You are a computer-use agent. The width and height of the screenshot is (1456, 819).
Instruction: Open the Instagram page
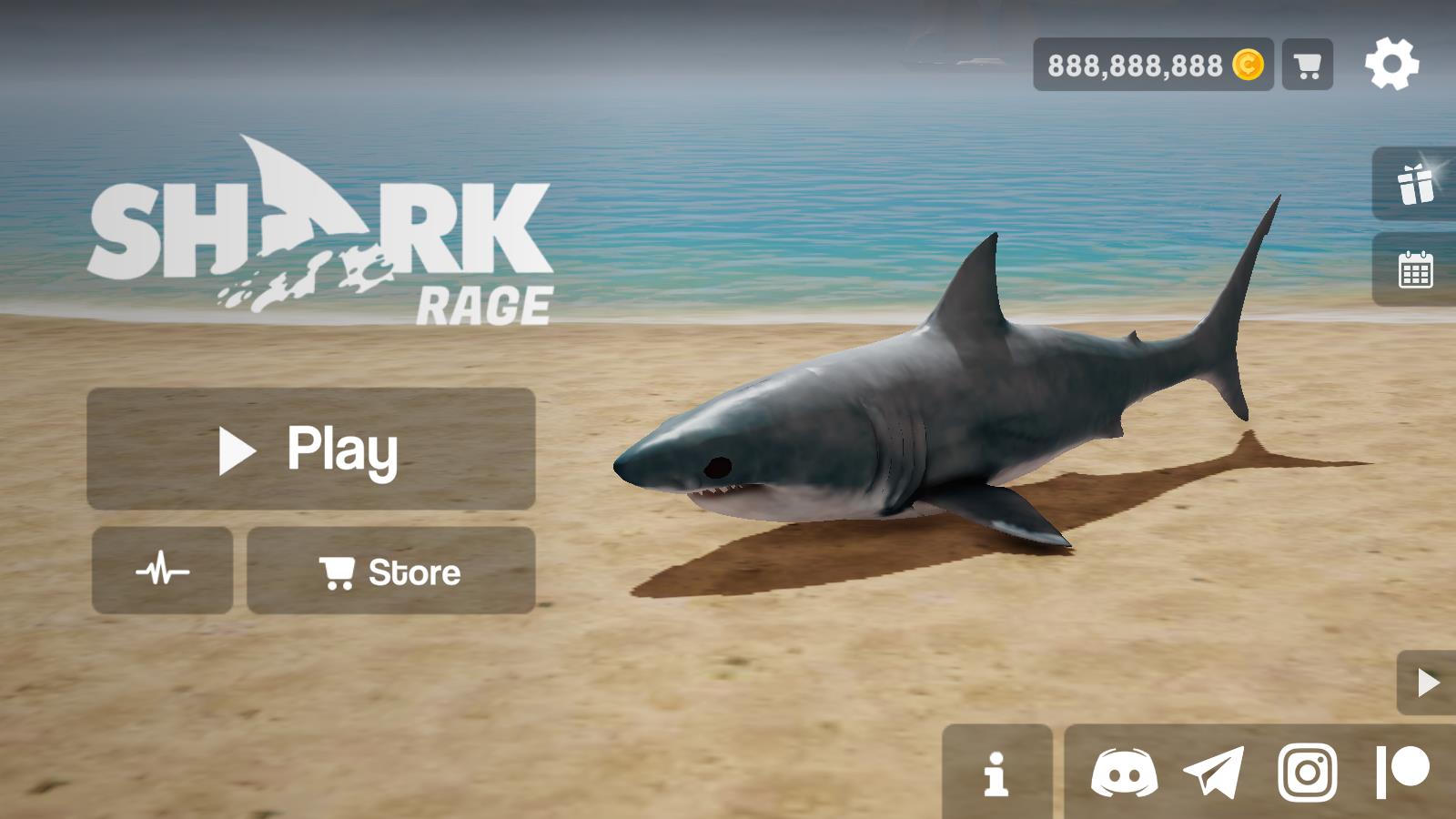pyautogui.click(x=1308, y=773)
